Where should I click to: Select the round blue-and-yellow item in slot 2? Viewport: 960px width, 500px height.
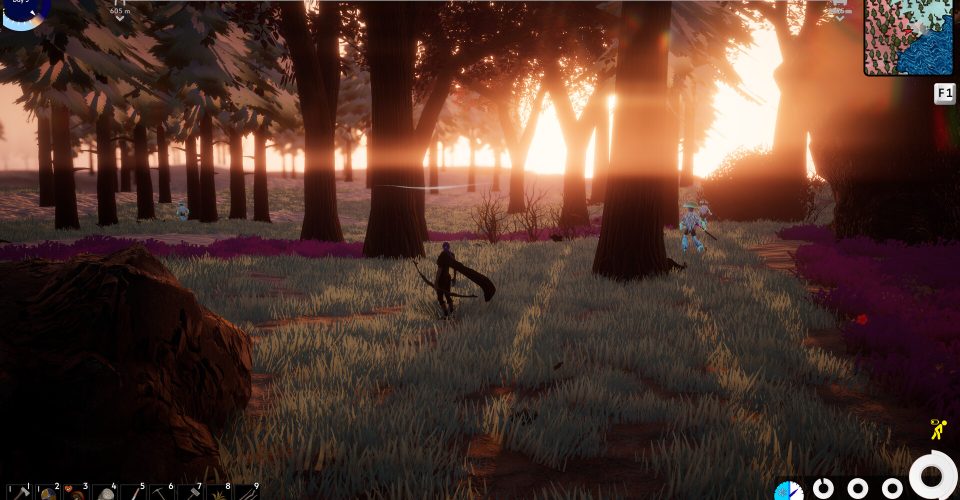point(47,492)
